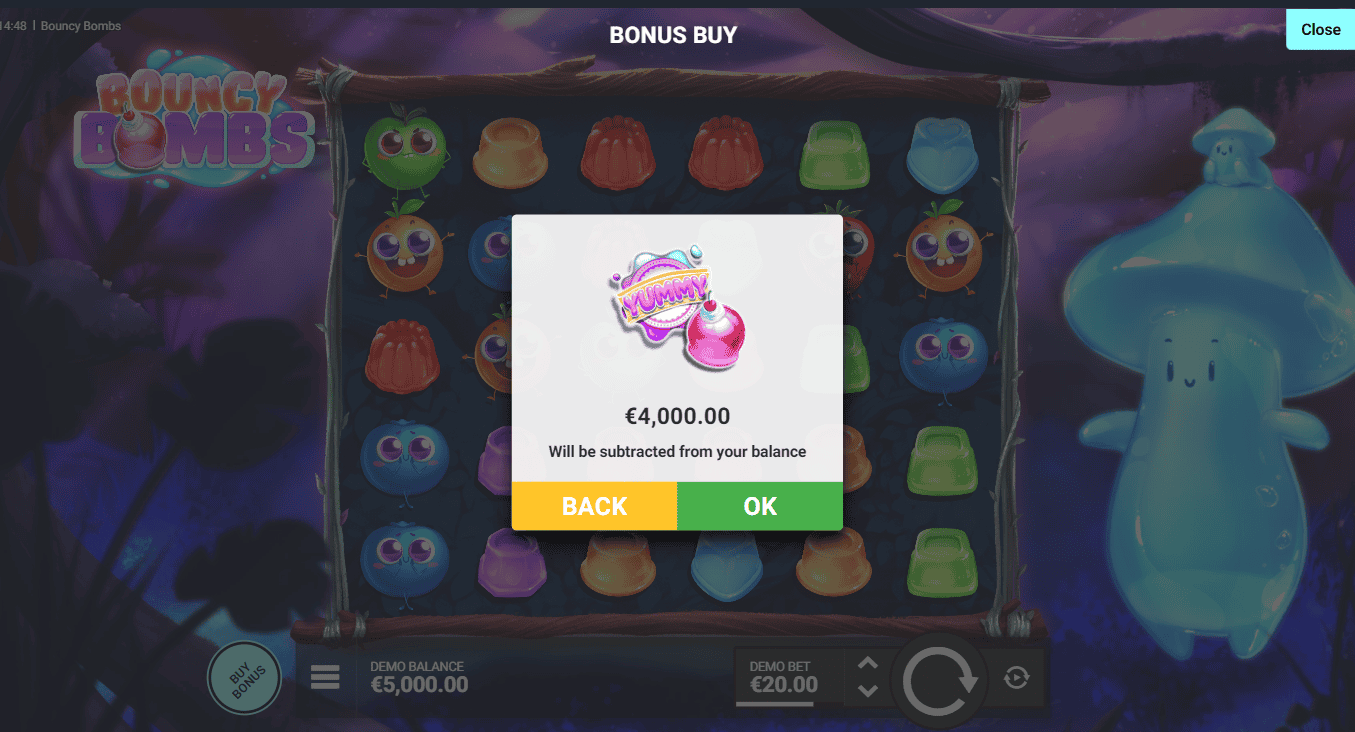The height and width of the screenshot is (732, 1355).
Task: Confirm the €4,000.00 purchase with OK
Action: tap(760, 506)
